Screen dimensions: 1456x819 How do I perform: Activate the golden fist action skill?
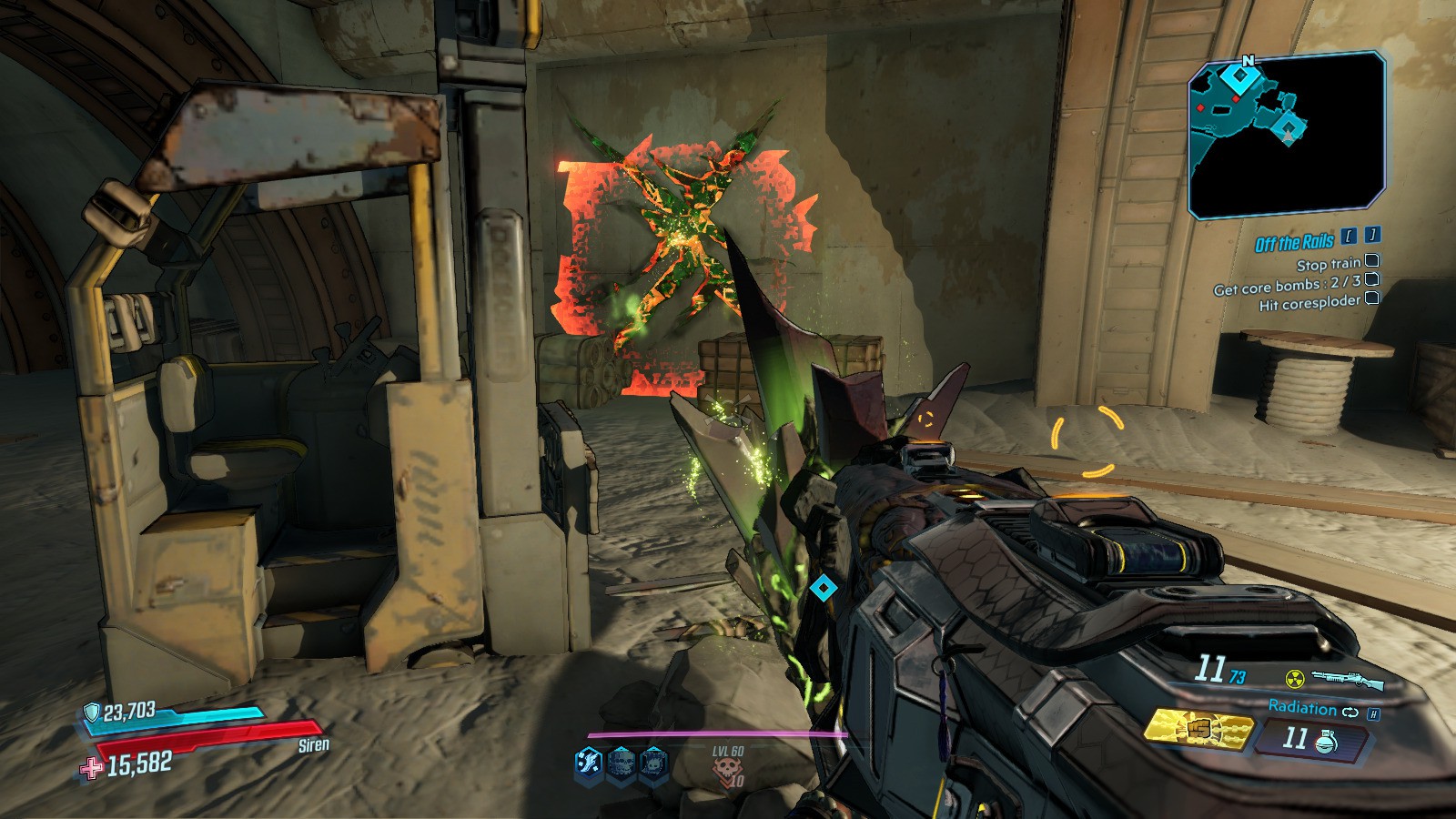point(1196,730)
